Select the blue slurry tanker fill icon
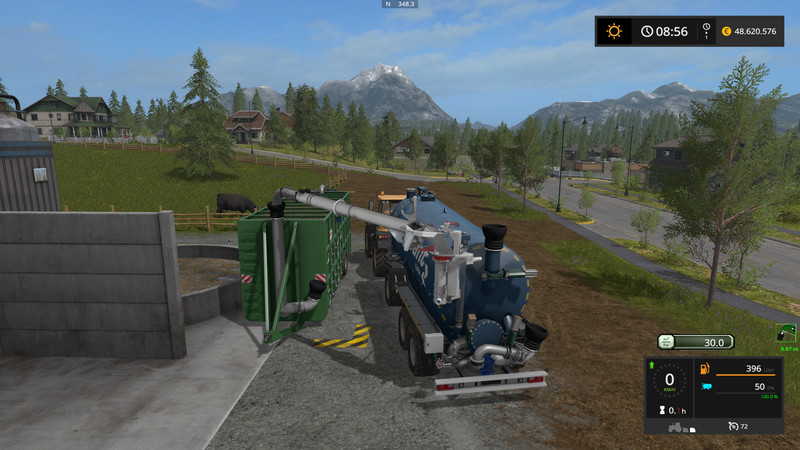This screenshot has height=450, width=800. 704,386
